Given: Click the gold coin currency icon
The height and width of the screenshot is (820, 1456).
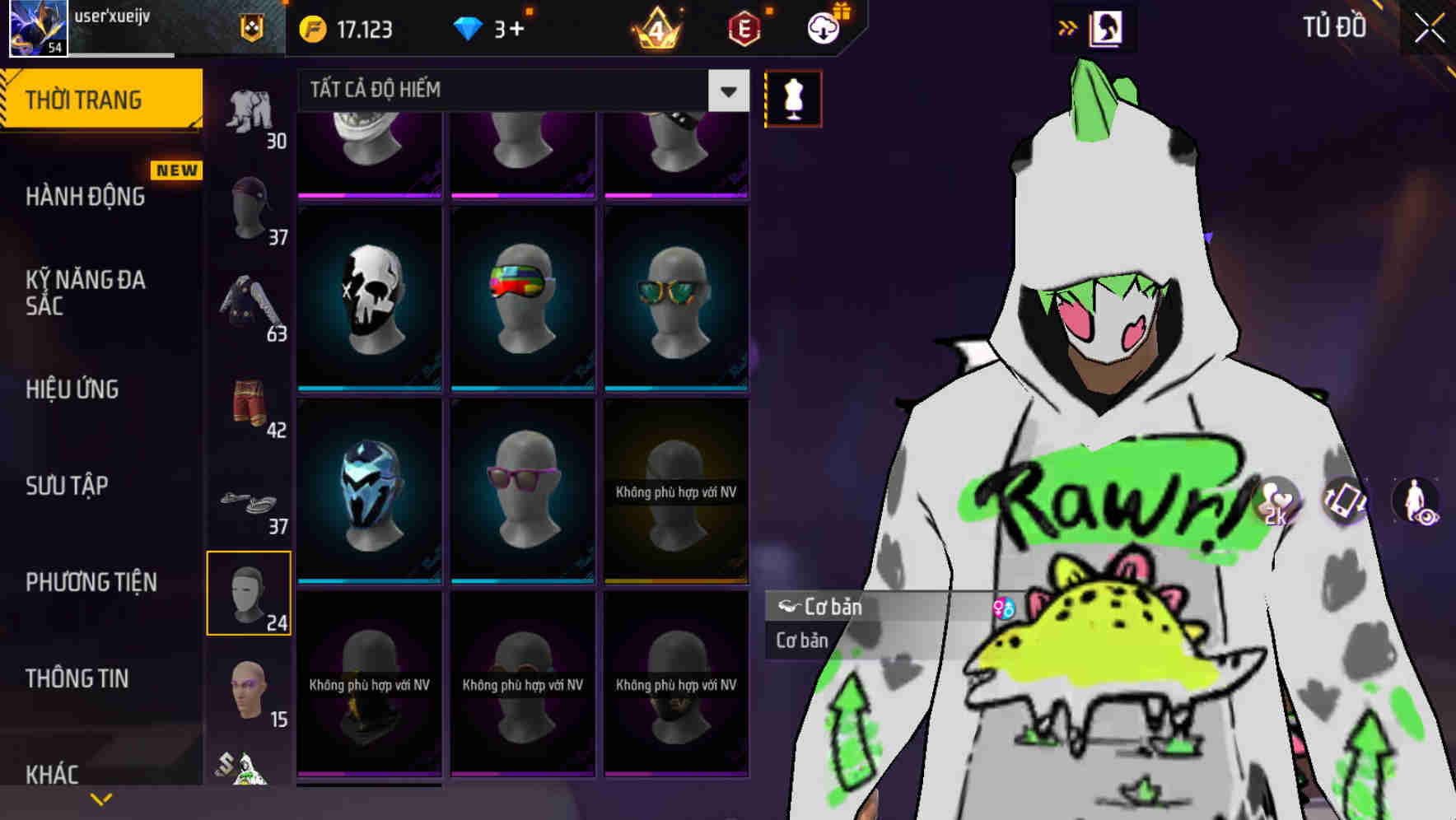Looking at the screenshot, I should tap(312, 28).
